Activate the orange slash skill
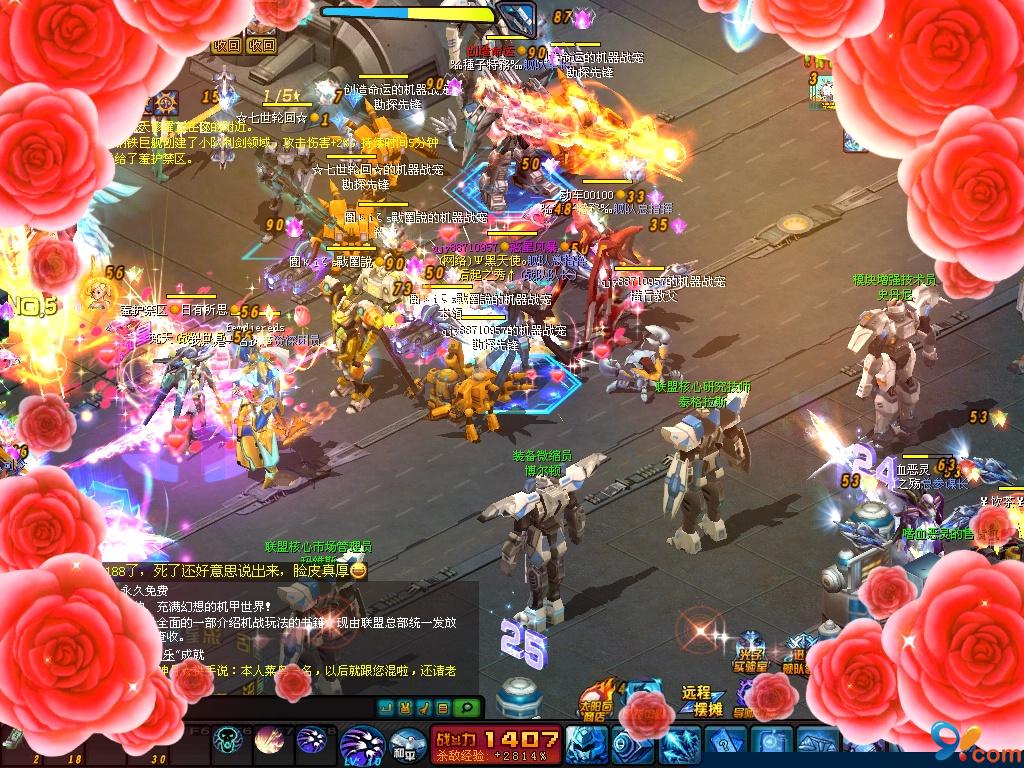This screenshot has width=1024, height=768. (269, 741)
